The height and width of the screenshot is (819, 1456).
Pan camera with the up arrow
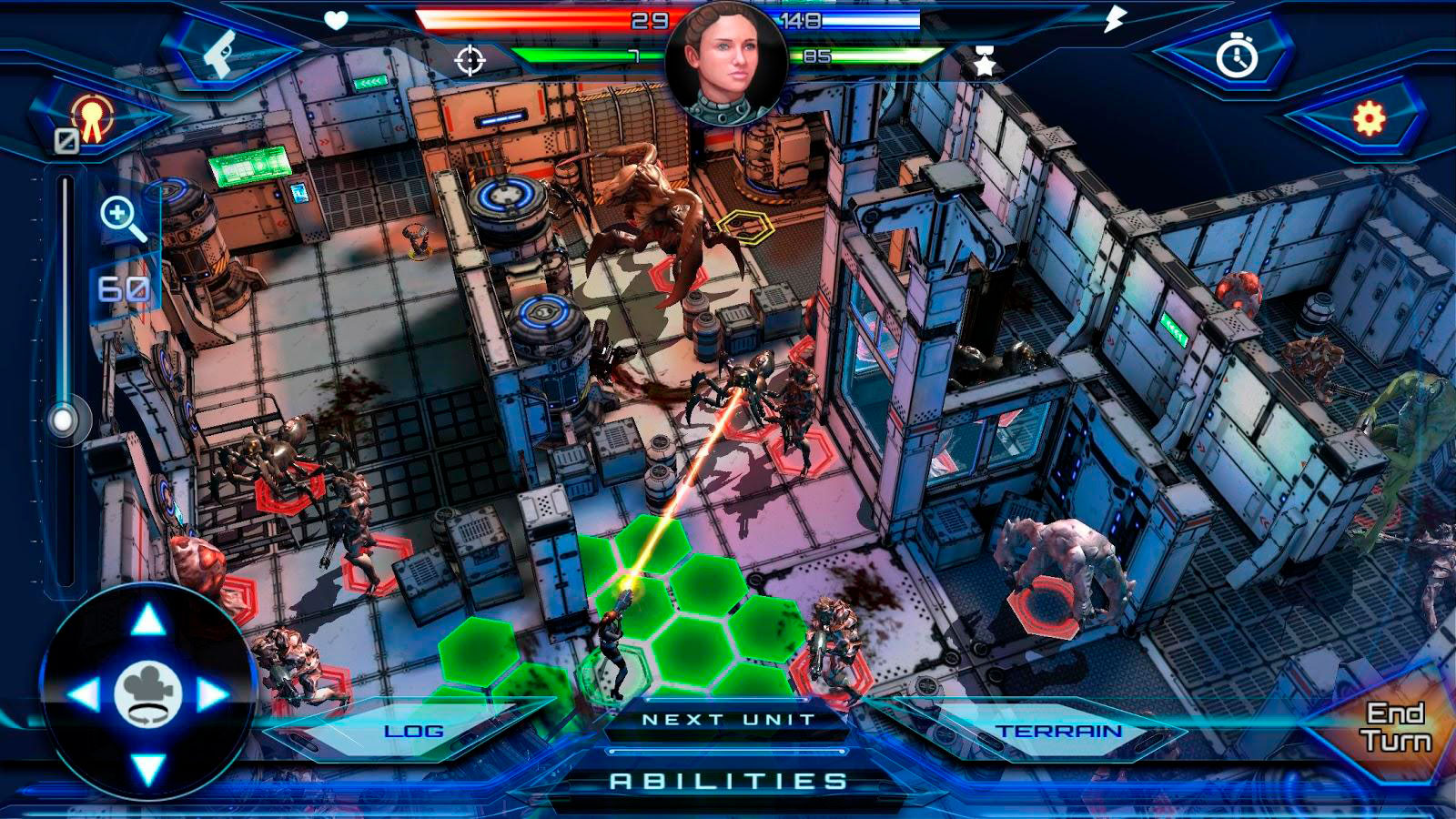pos(148,622)
